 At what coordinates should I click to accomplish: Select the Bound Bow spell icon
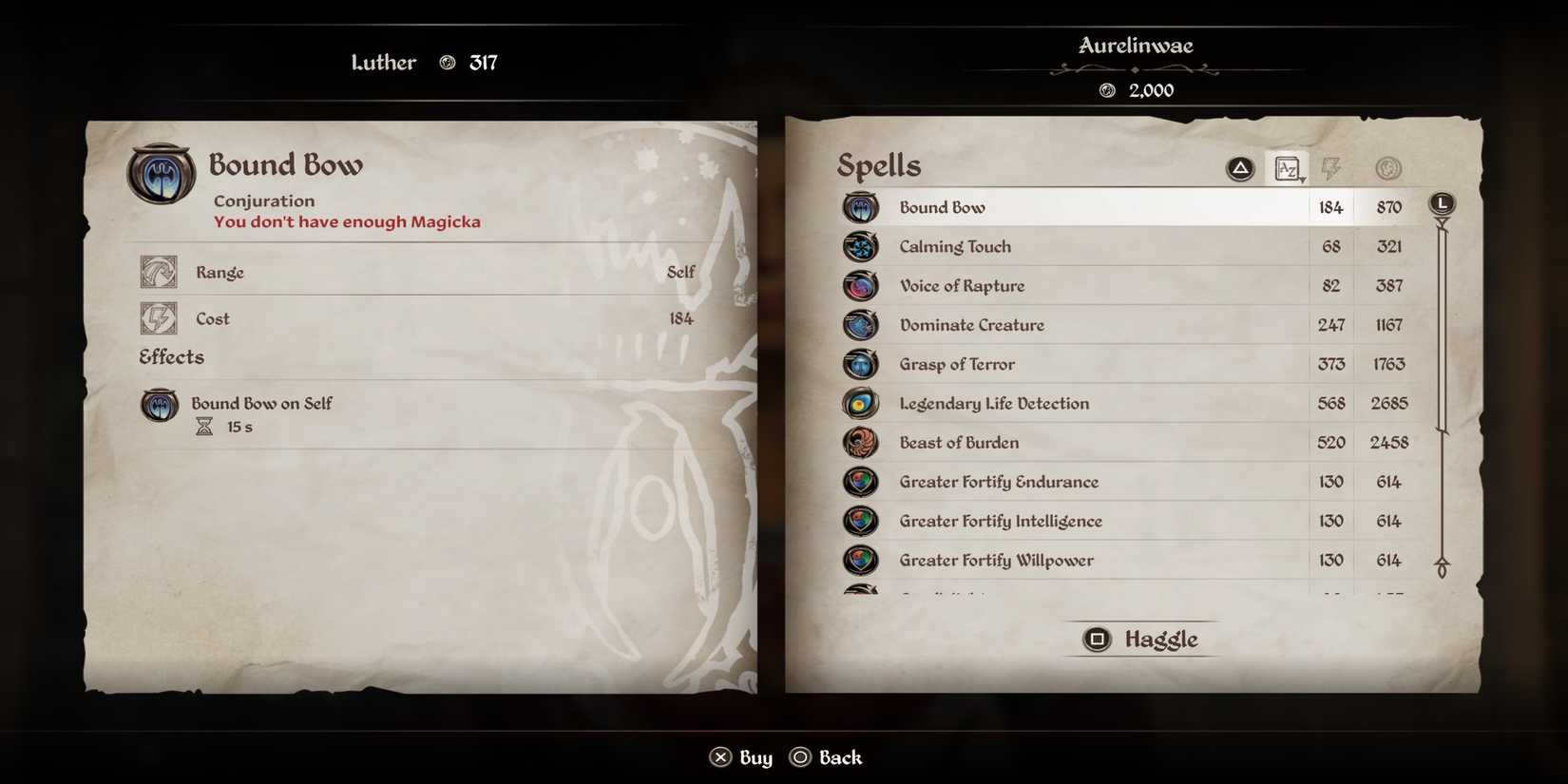pyautogui.click(x=861, y=206)
